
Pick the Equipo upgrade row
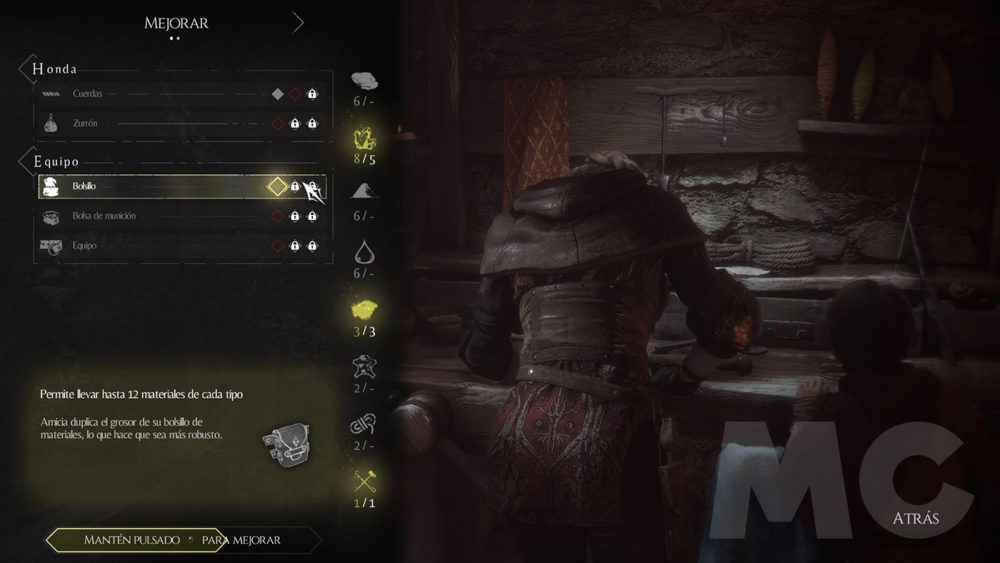pos(180,245)
